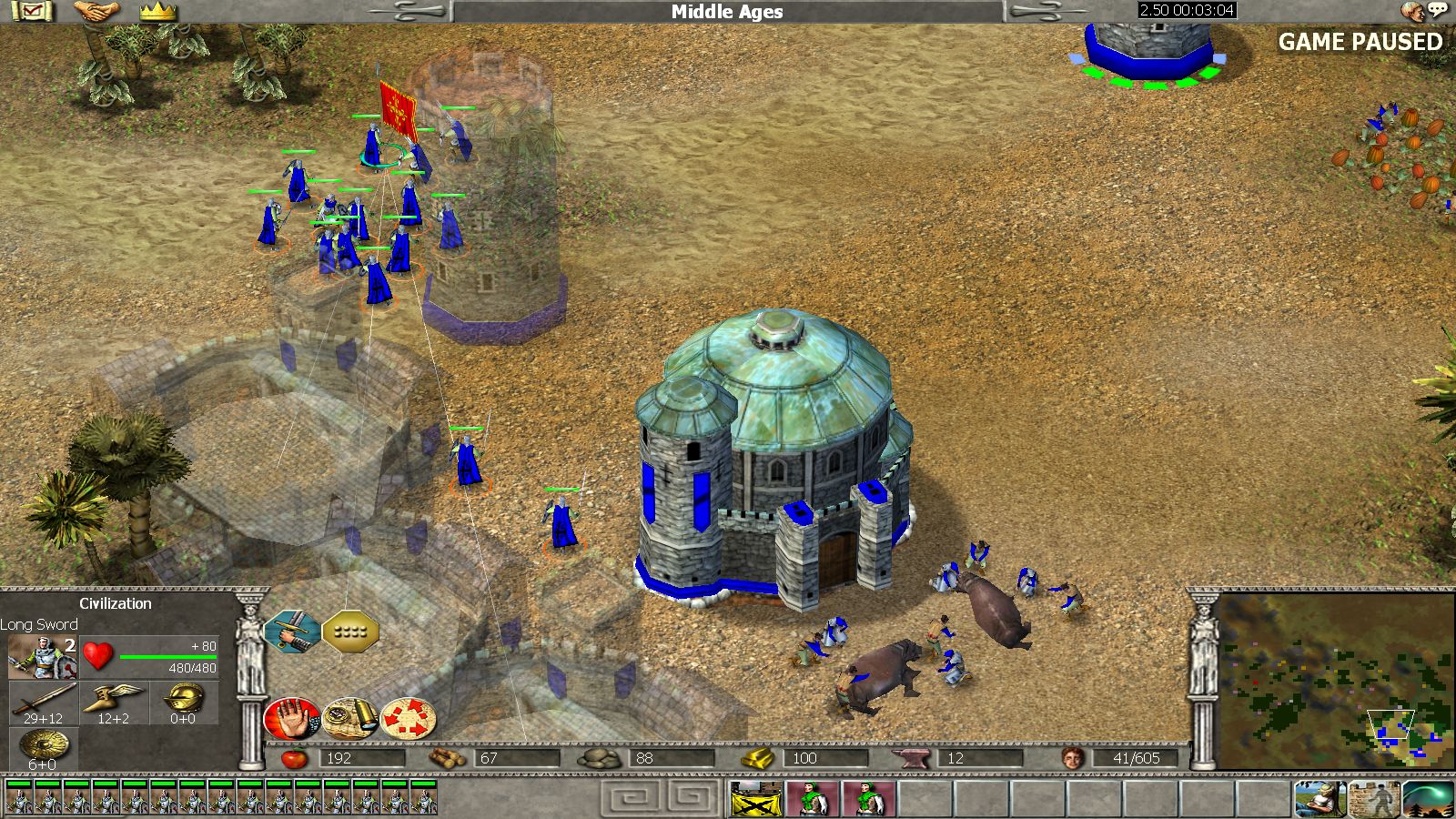Screen dimensions: 1456x819
Task: Activate the red hand stop command
Action: pos(291,719)
